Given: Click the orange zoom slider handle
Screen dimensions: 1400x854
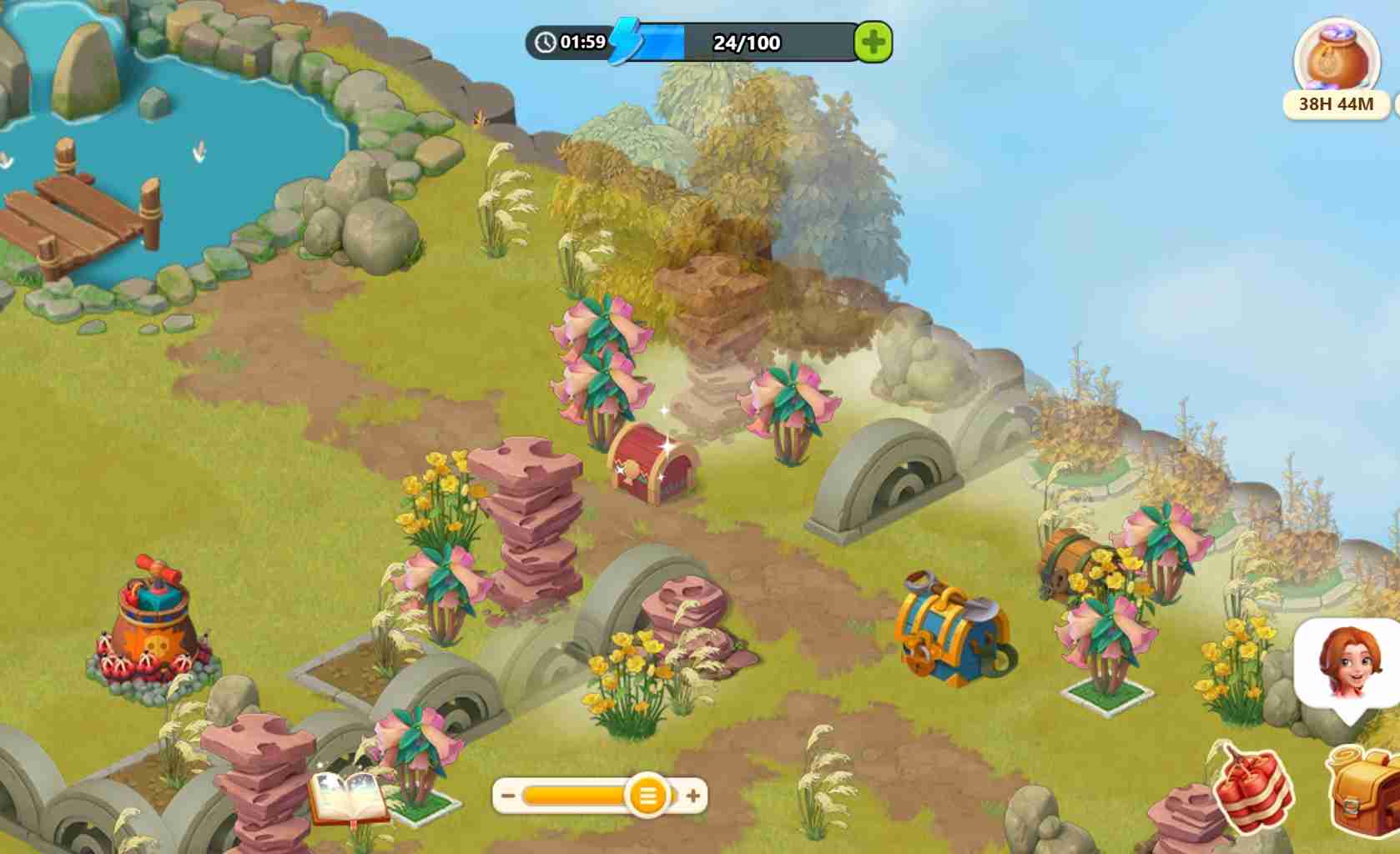Looking at the screenshot, I should [647, 796].
